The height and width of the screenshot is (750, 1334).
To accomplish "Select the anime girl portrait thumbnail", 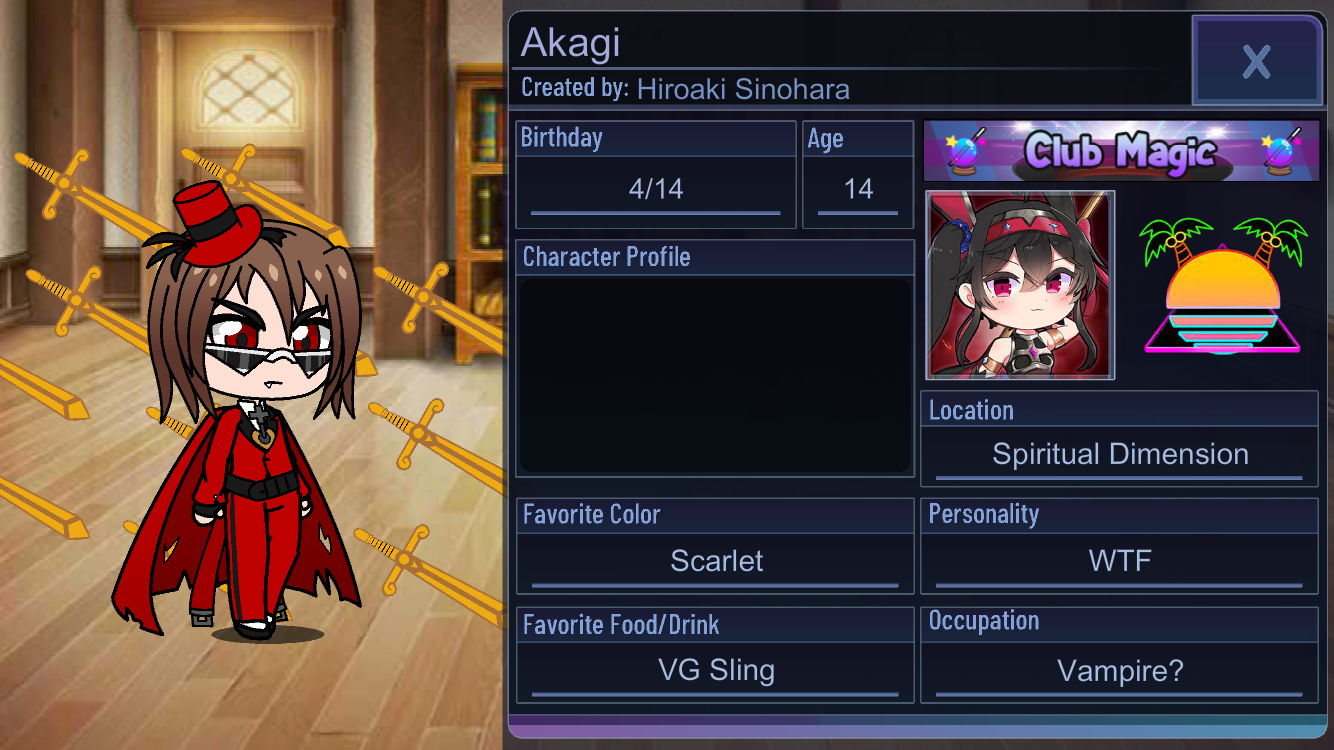I will [x=1020, y=286].
